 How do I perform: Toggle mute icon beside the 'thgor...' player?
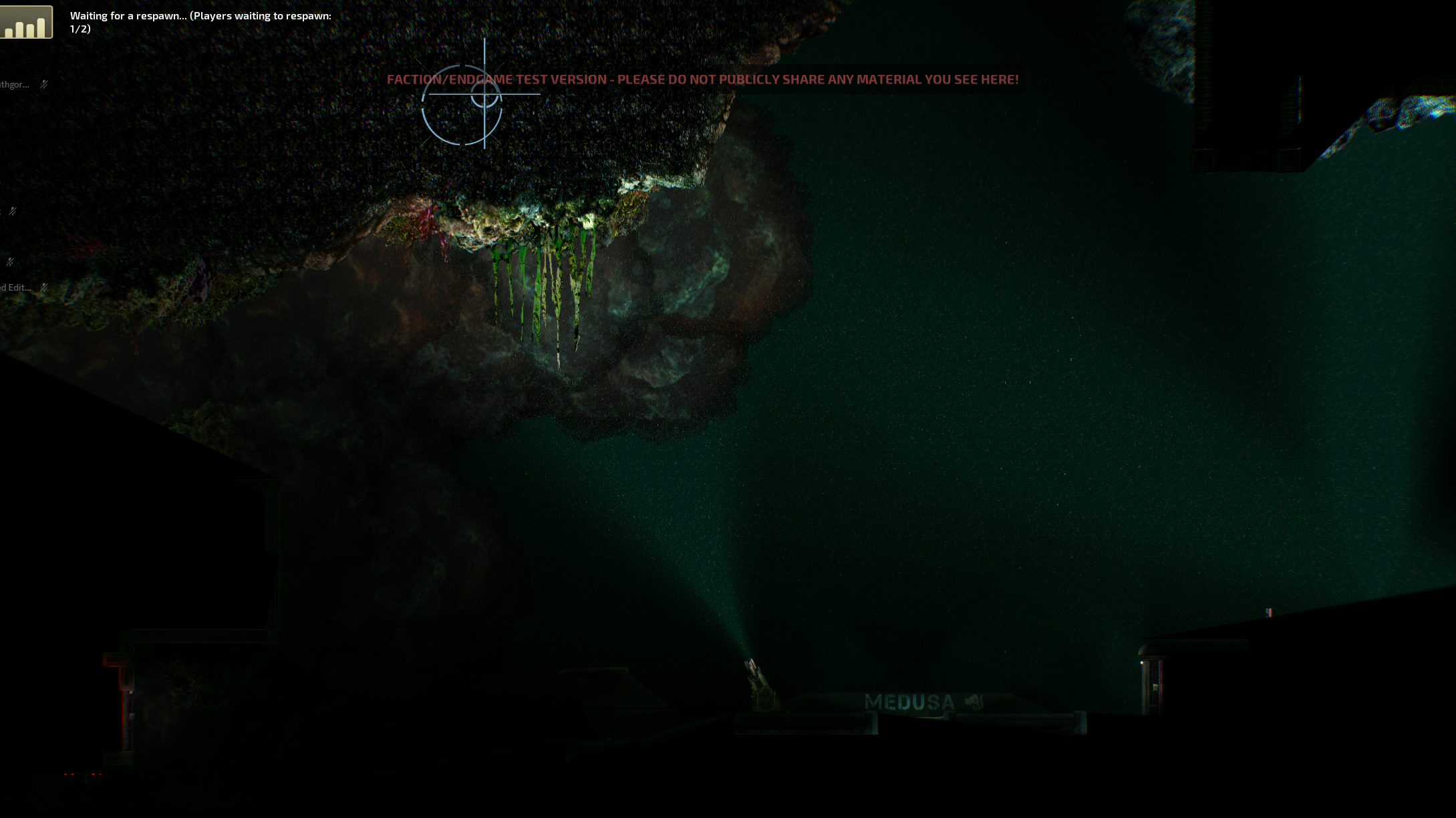(44, 84)
